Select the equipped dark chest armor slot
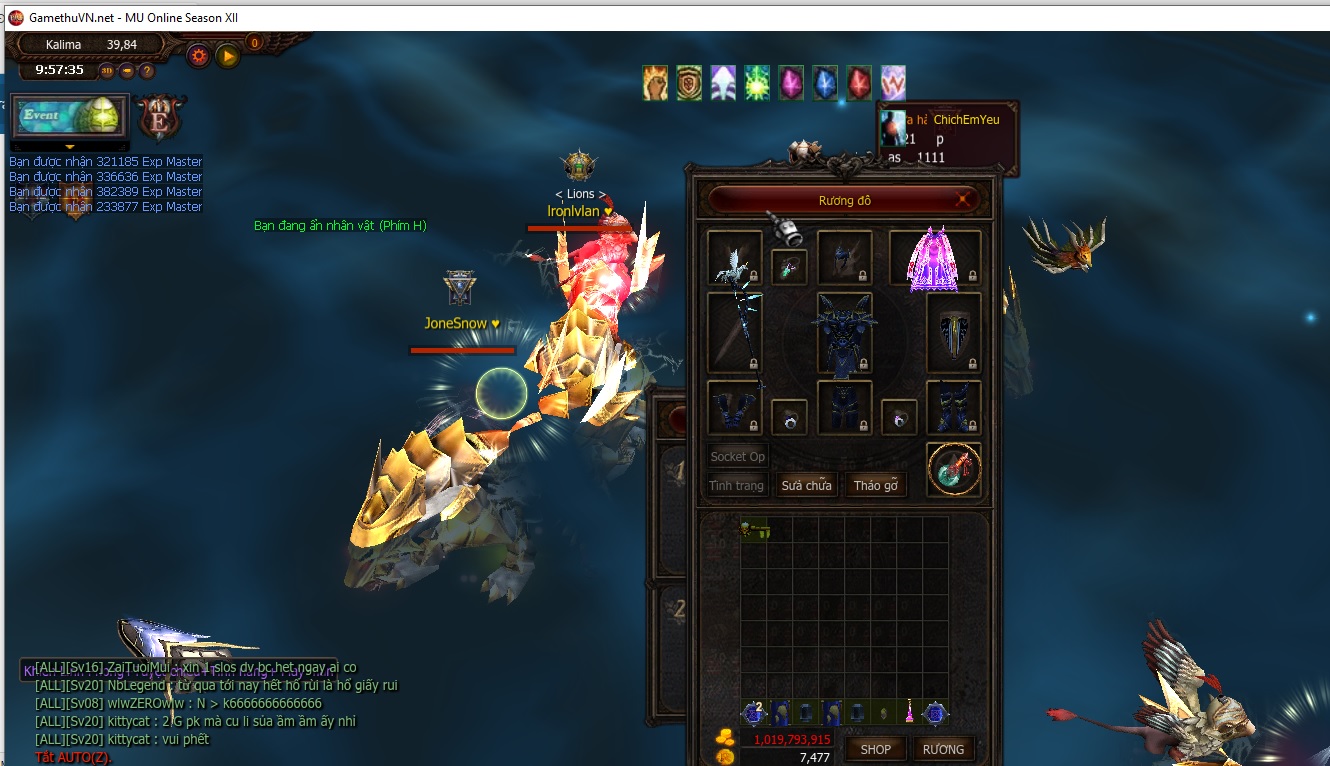The height and width of the screenshot is (766, 1330). pyautogui.click(x=844, y=333)
